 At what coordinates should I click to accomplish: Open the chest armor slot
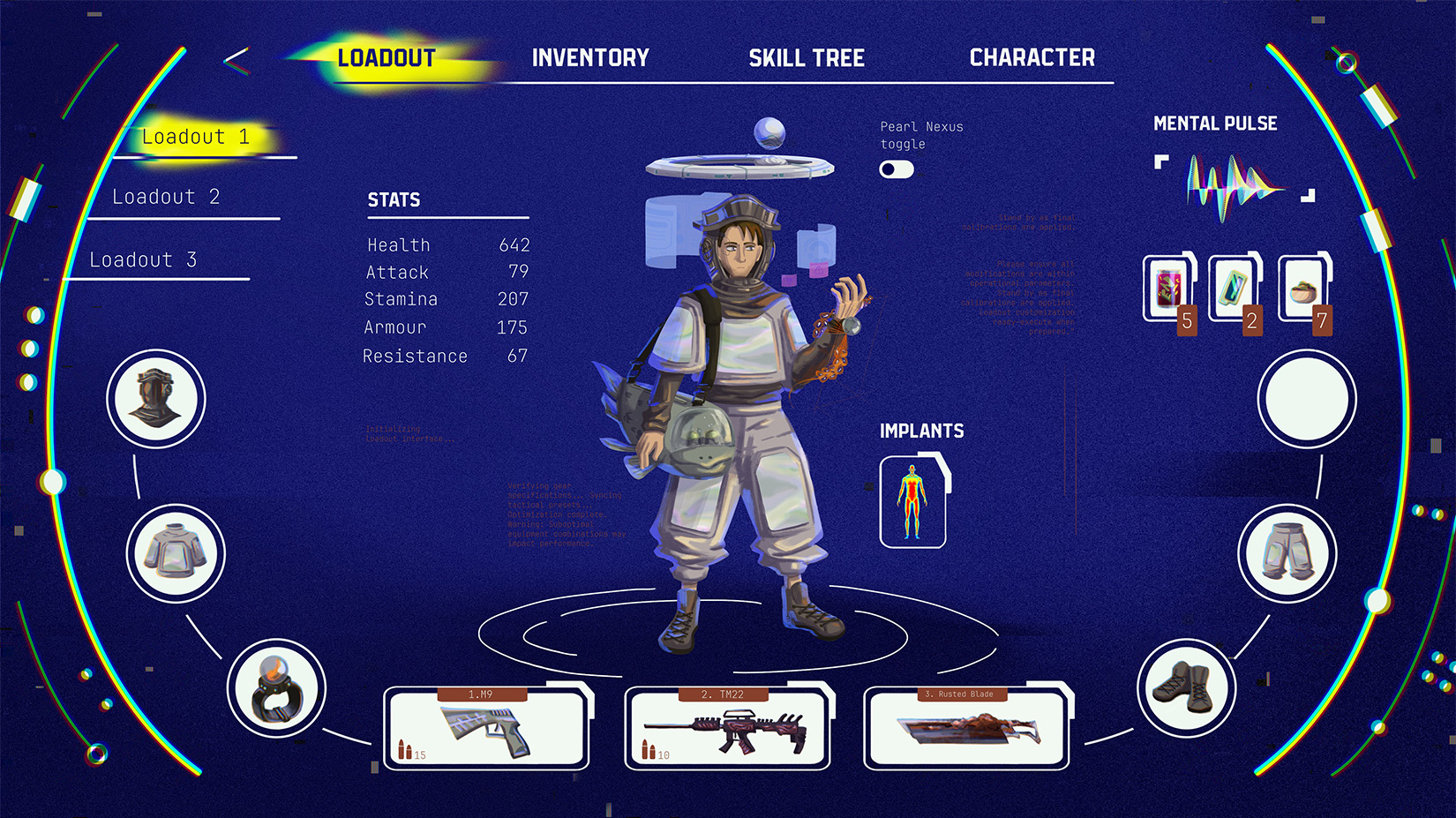(x=176, y=553)
